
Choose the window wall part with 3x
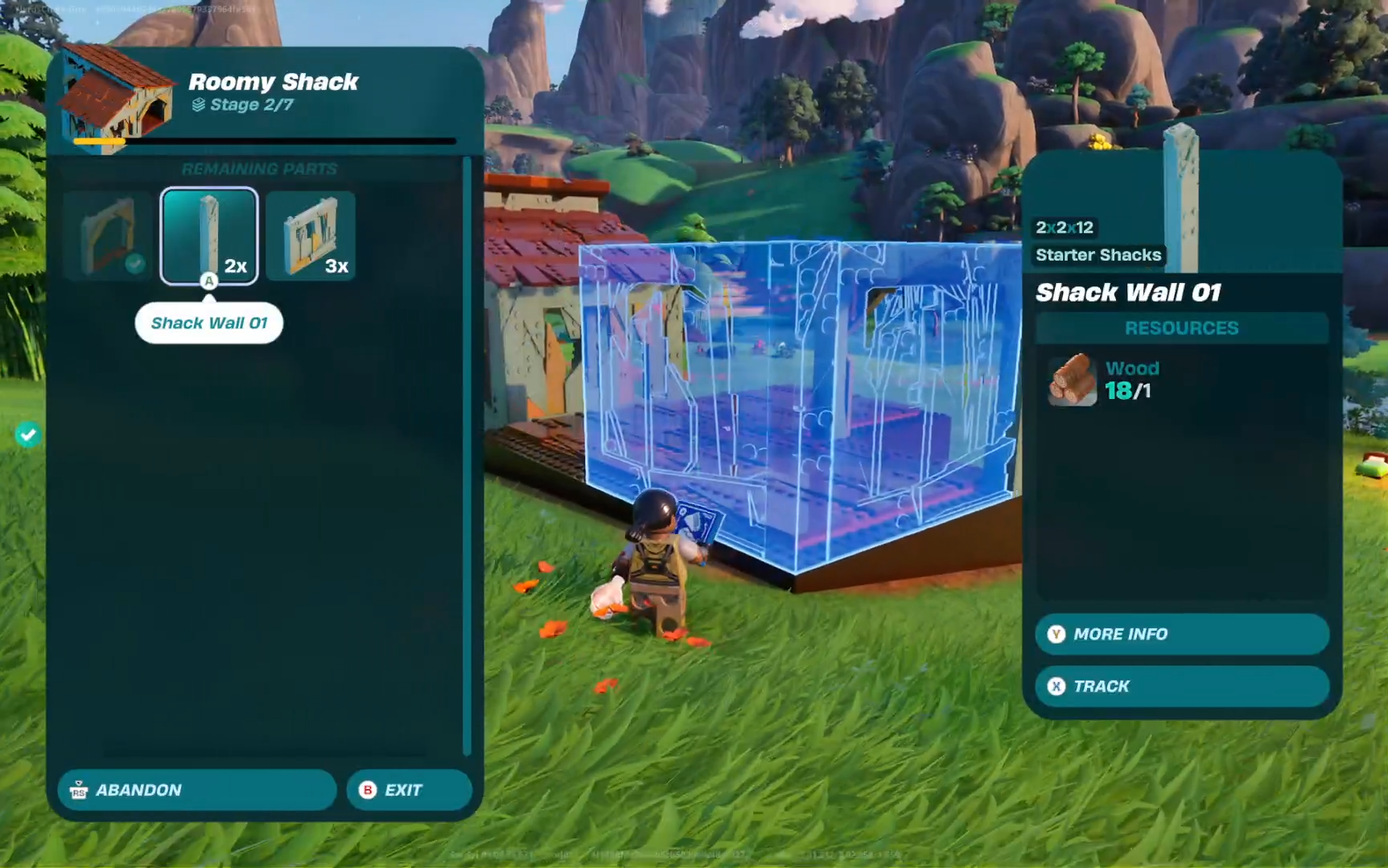311,237
